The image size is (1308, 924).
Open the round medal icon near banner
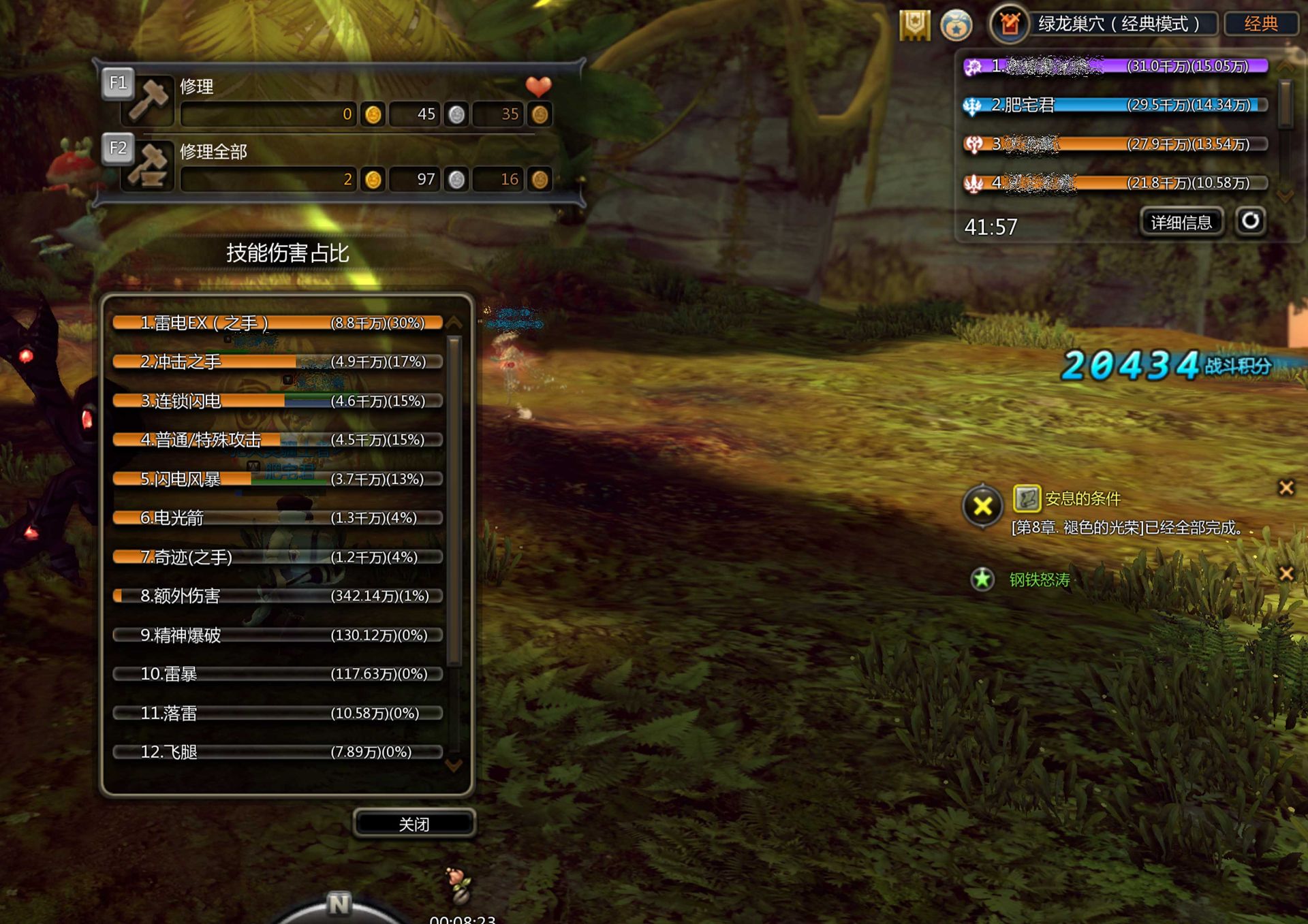pos(956,26)
